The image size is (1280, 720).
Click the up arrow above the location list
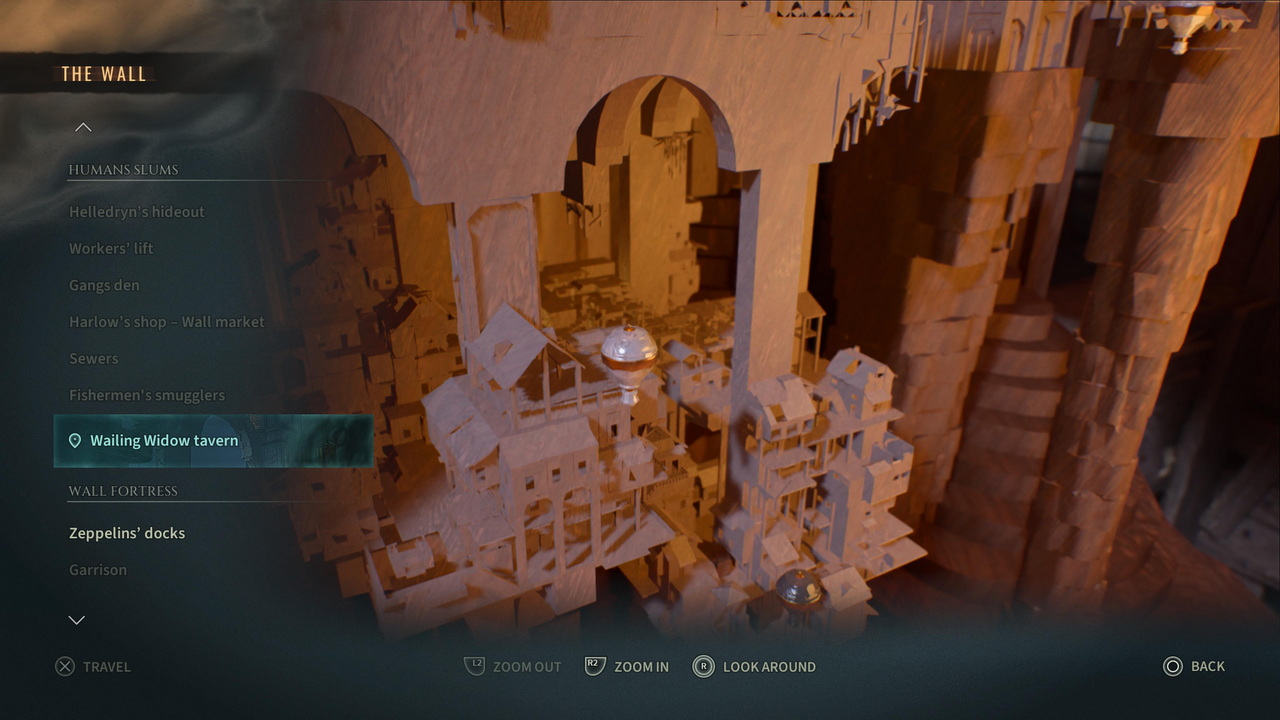[83, 127]
